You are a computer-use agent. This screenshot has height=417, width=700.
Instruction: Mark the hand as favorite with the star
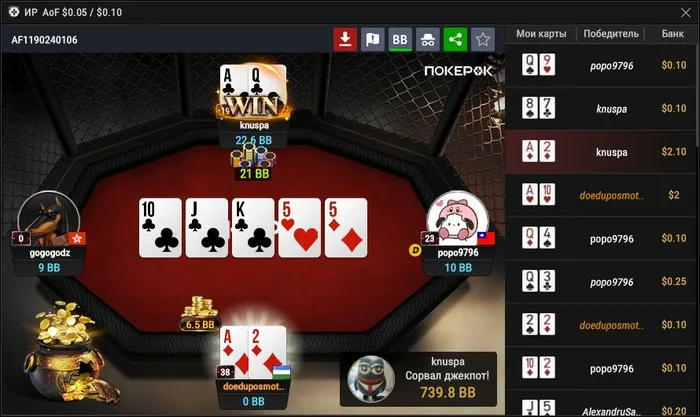click(483, 40)
